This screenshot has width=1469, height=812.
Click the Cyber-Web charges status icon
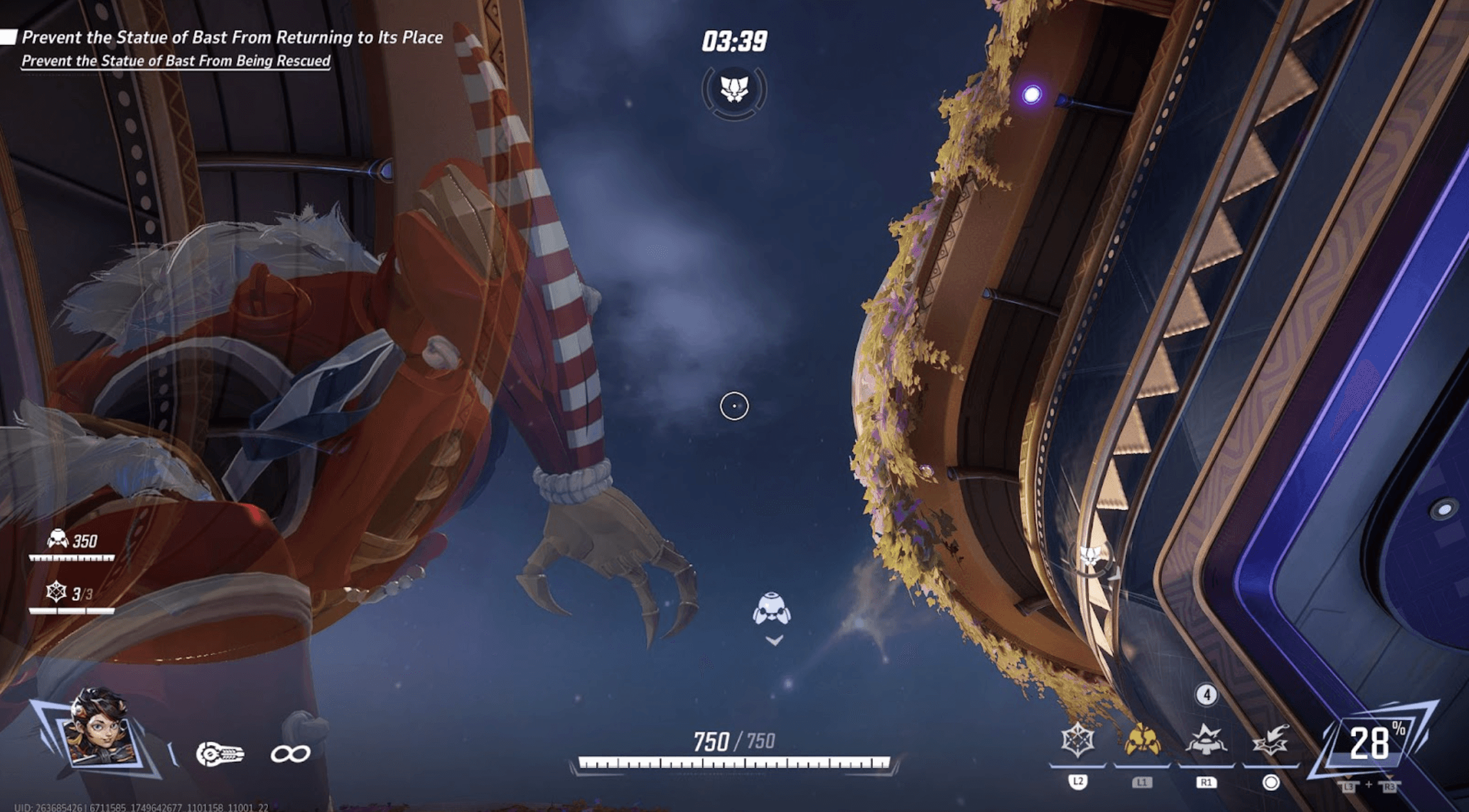(x=56, y=592)
